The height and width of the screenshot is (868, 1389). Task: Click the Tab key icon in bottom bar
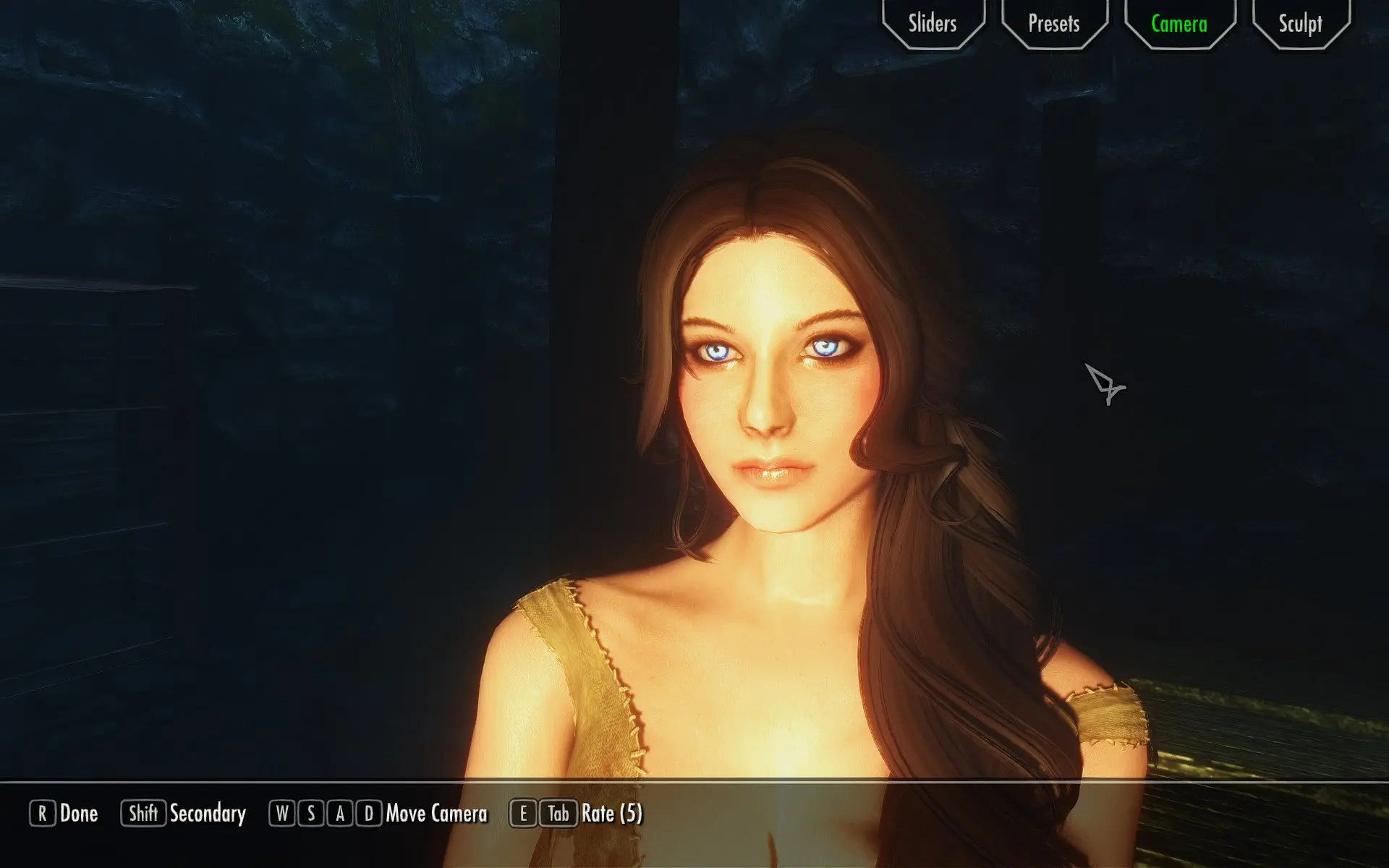click(556, 814)
